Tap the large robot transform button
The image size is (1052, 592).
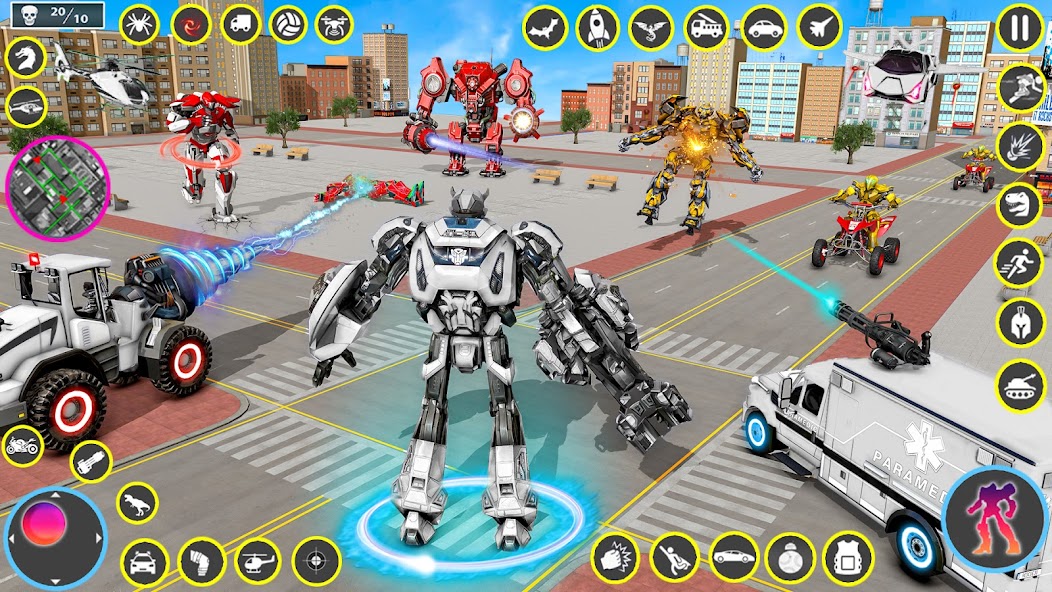coord(993,518)
